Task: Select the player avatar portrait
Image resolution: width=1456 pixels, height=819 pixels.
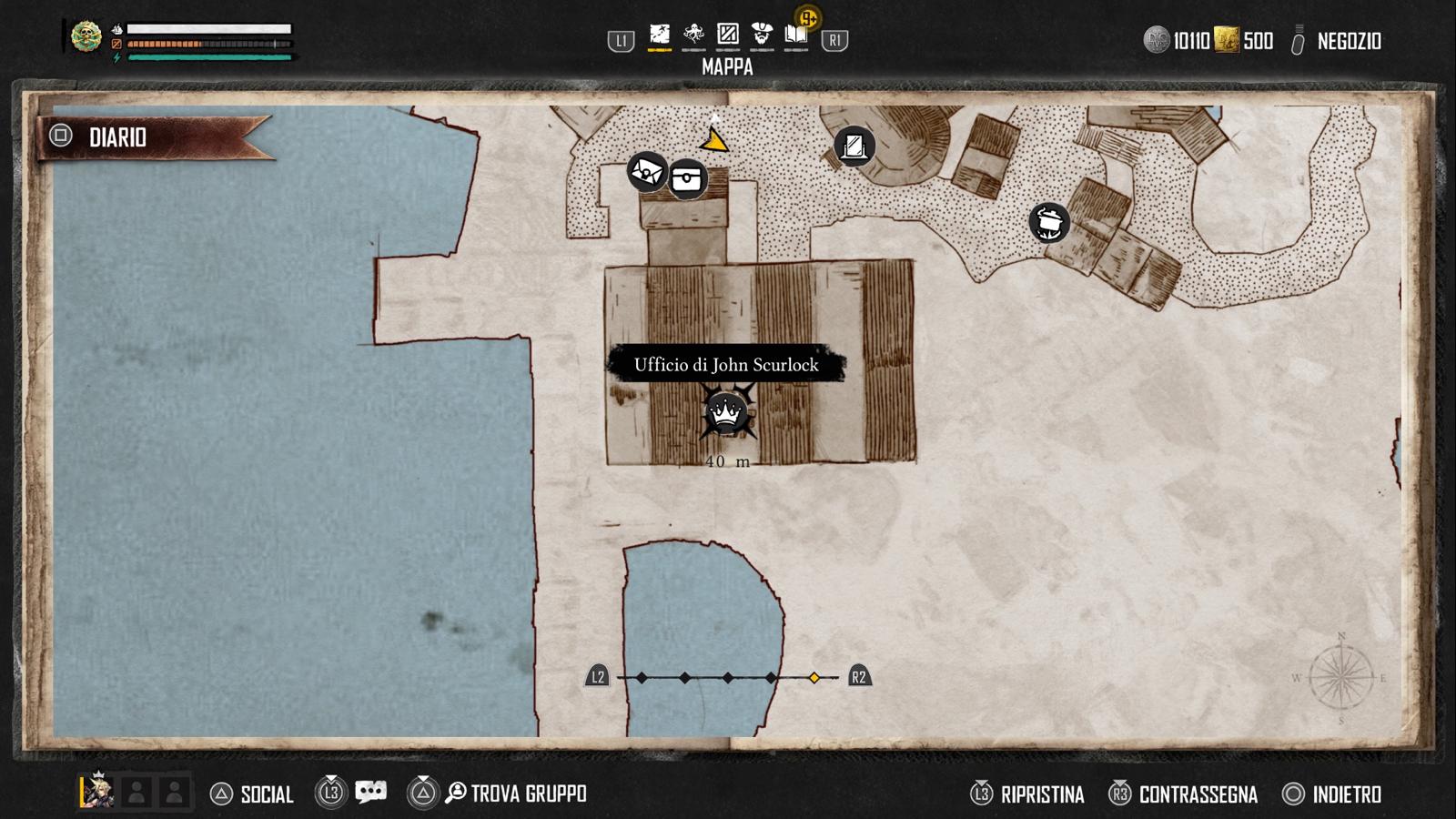Action: [96, 792]
